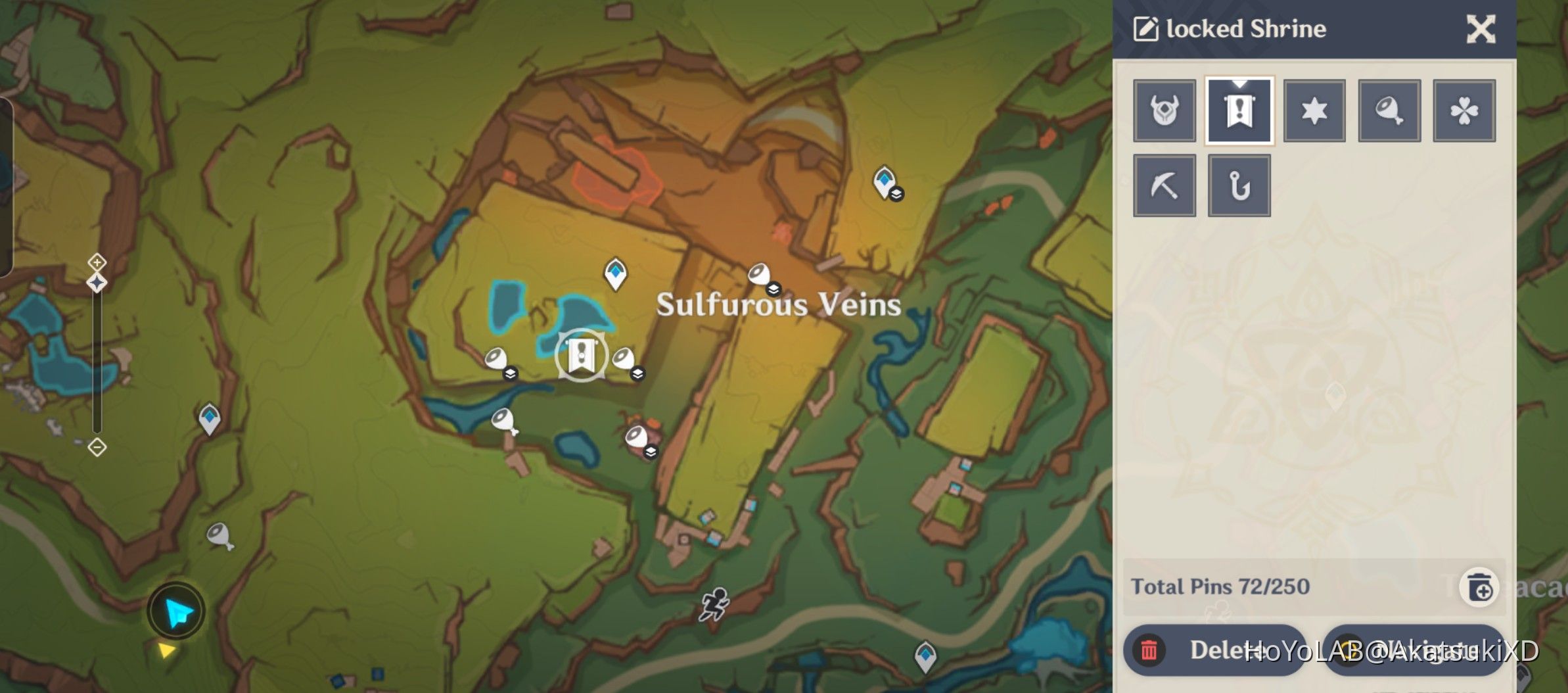This screenshot has width=1568, height=693.
Task: Select the fishhook pin icon
Action: click(x=1239, y=185)
